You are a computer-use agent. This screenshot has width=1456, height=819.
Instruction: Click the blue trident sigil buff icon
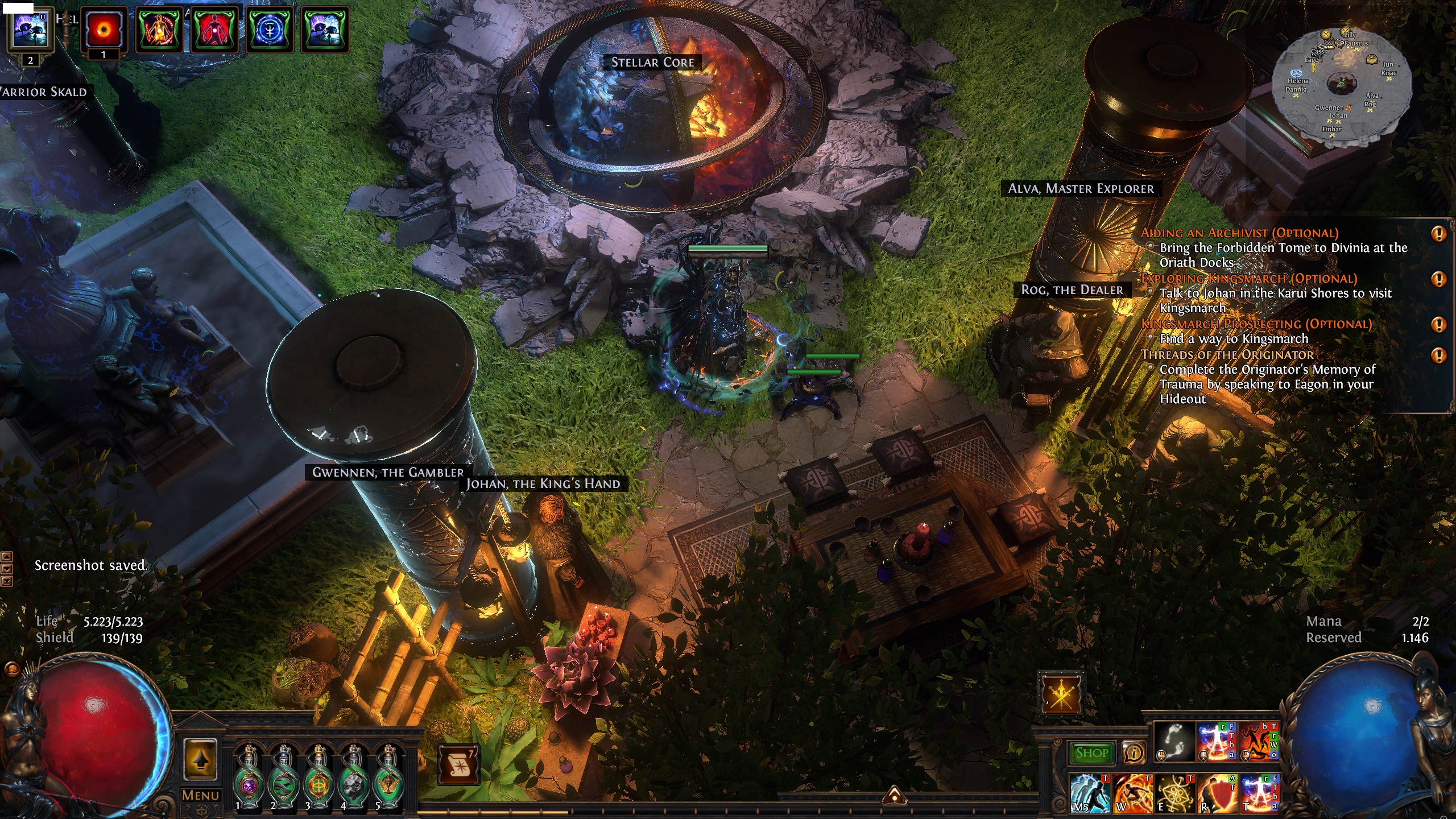(270, 29)
